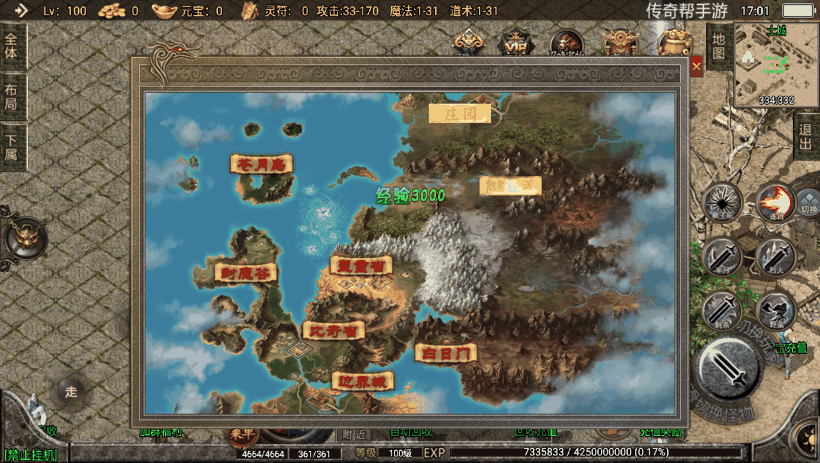The image size is (820, 463).
Task: Toggle the 走 walk button
Action: pos(70,391)
